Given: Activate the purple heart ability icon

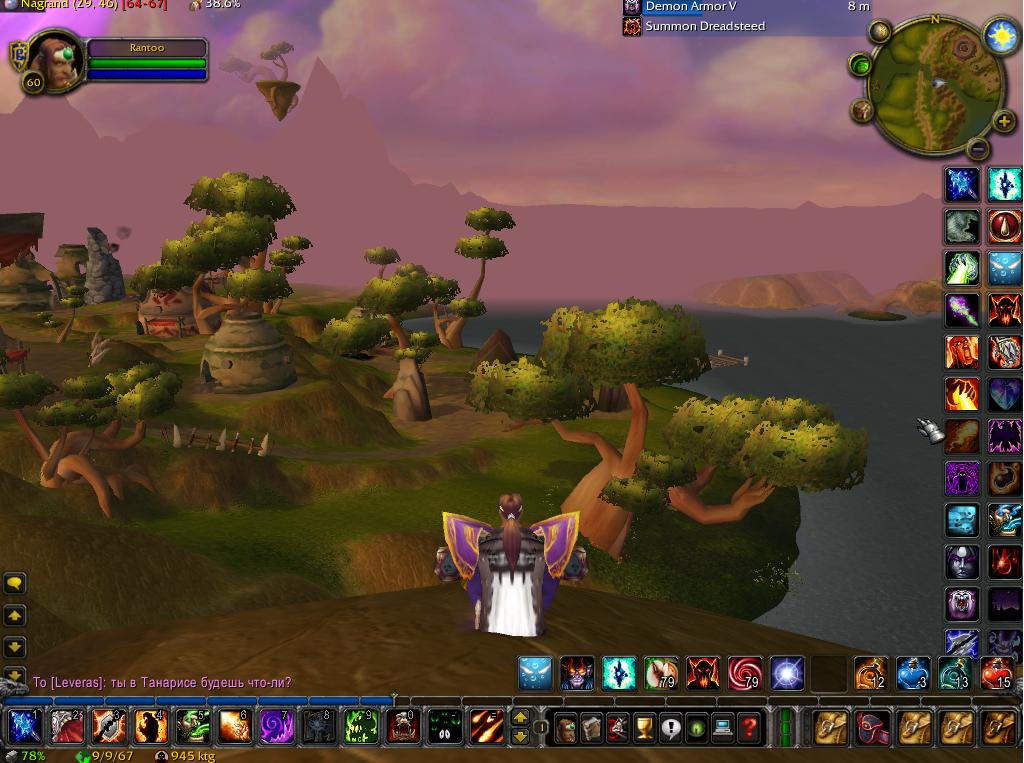Looking at the screenshot, I should pos(1004,394).
